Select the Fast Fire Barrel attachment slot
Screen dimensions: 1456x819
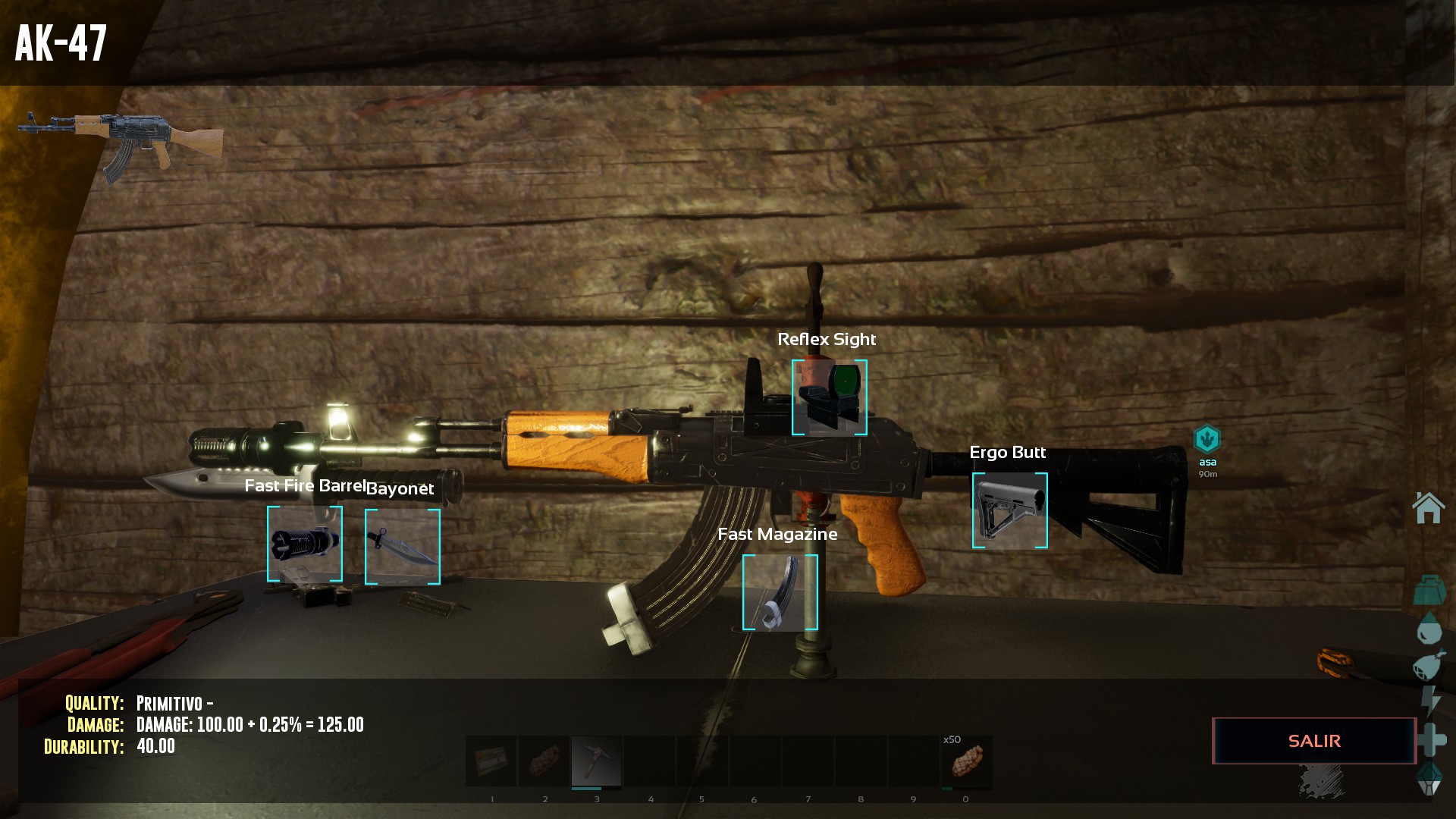(x=305, y=544)
